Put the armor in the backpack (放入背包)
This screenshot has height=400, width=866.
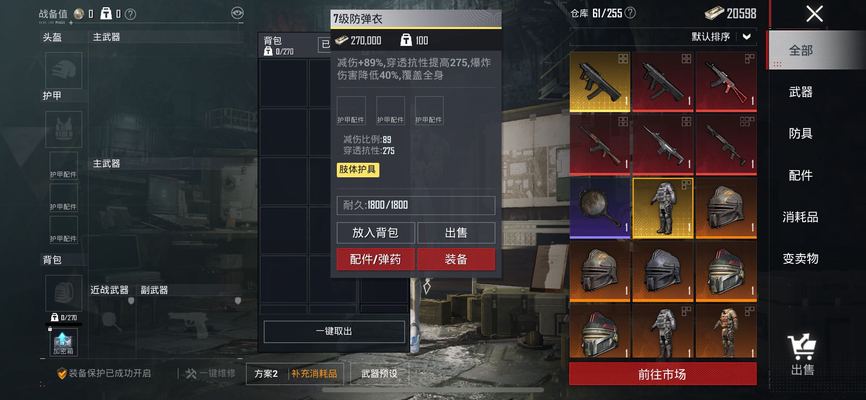375,233
